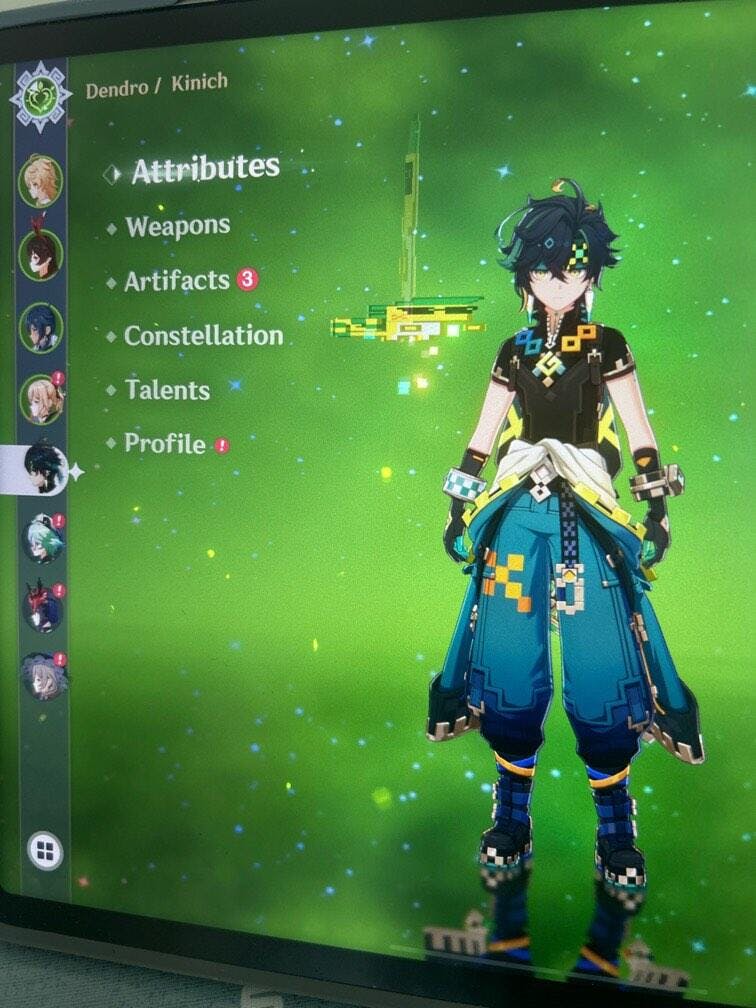
Task: Open the Attributes section
Action: [205, 170]
